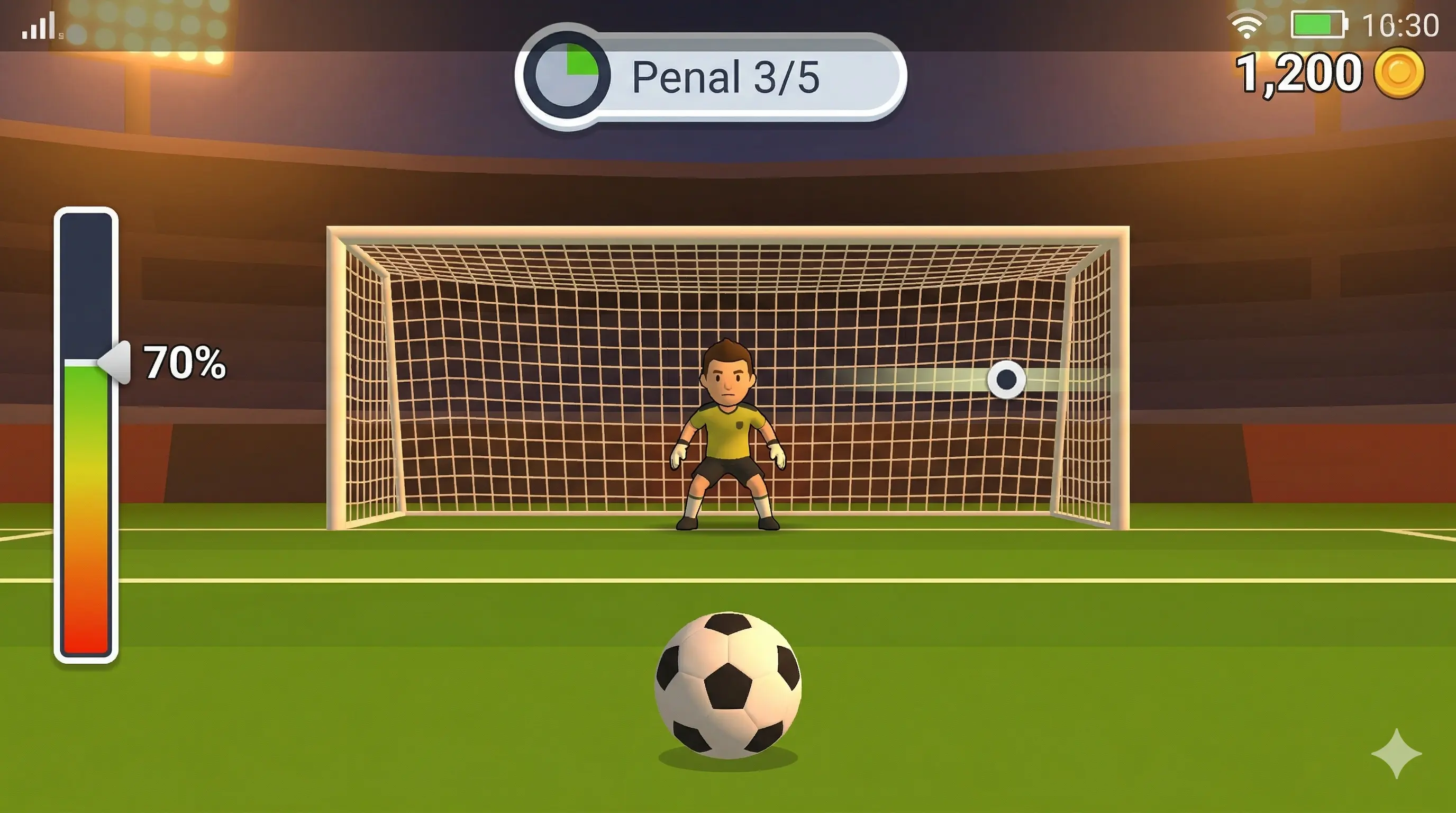The width and height of the screenshot is (1456, 813).
Task: Open the Penal 3/5 round banner
Action: (x=729, y=79)
